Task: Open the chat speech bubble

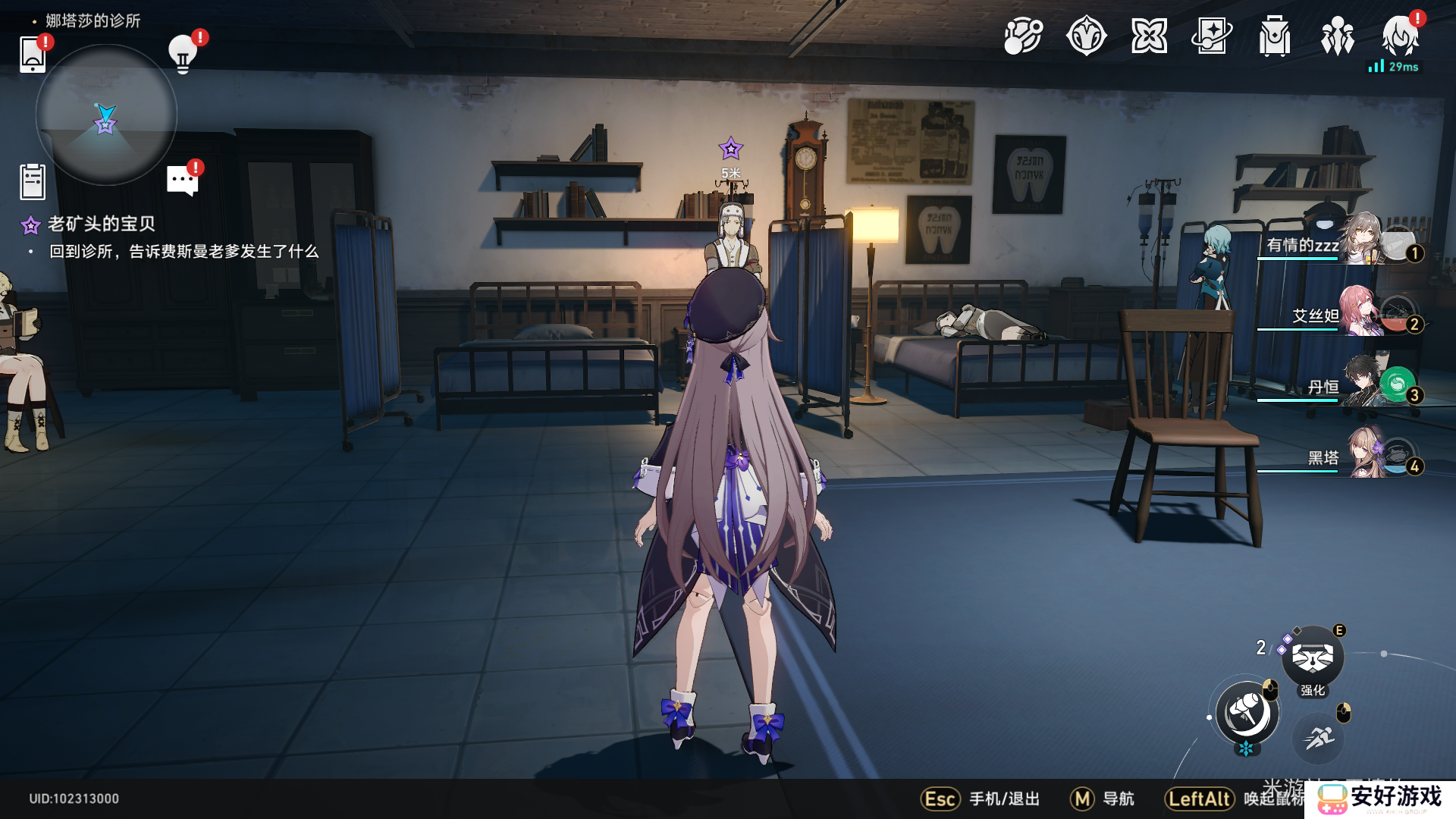Action: tap(182, 181)
